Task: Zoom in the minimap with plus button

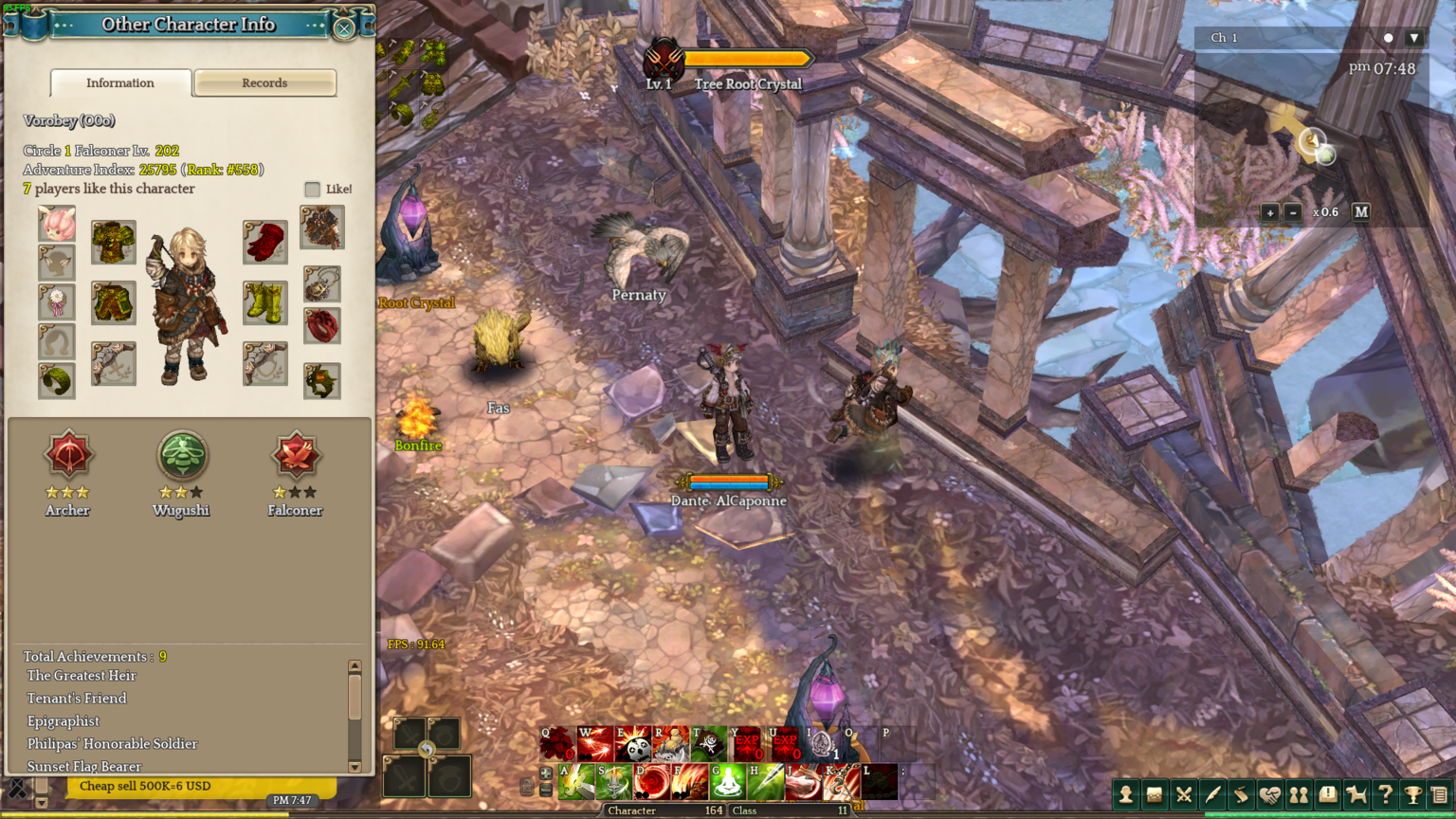Action: (x=1270, y=212)
